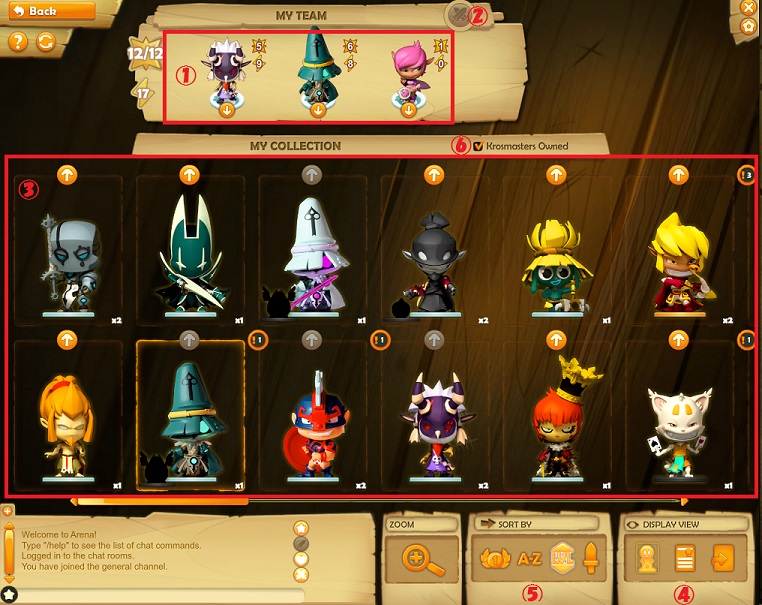Switch display view to card sheet mode
This screenshot has width=762, height=605.
click(x=685, y=559)
